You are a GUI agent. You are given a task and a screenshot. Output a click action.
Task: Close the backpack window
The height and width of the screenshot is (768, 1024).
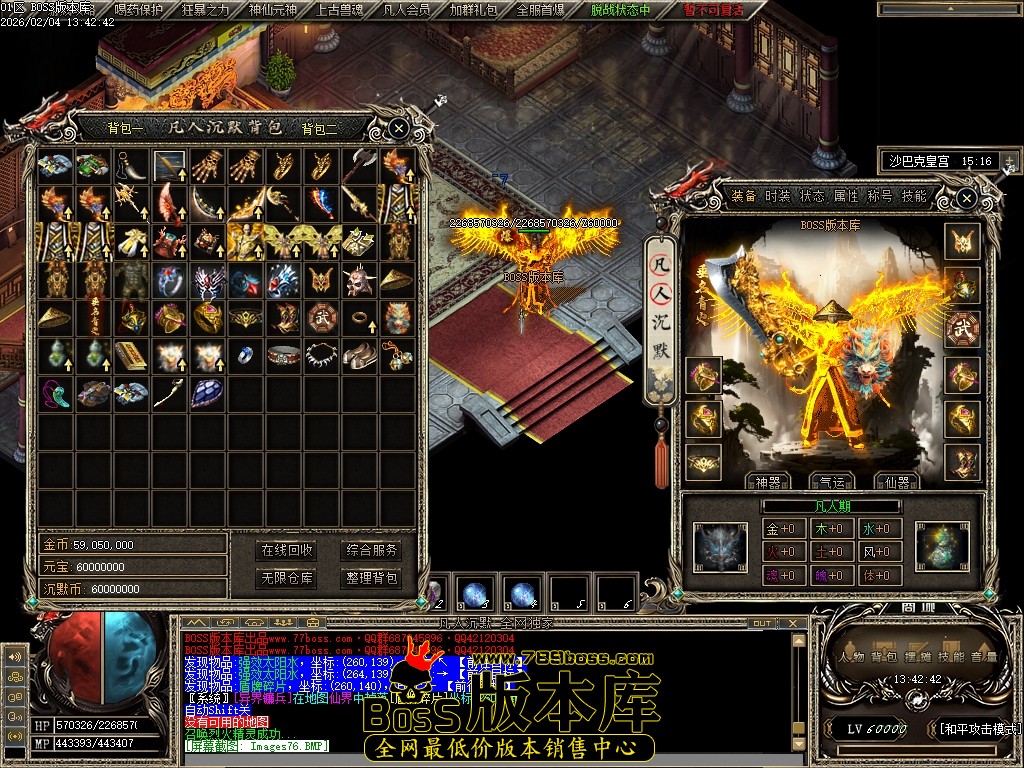(x=398, y=128)
